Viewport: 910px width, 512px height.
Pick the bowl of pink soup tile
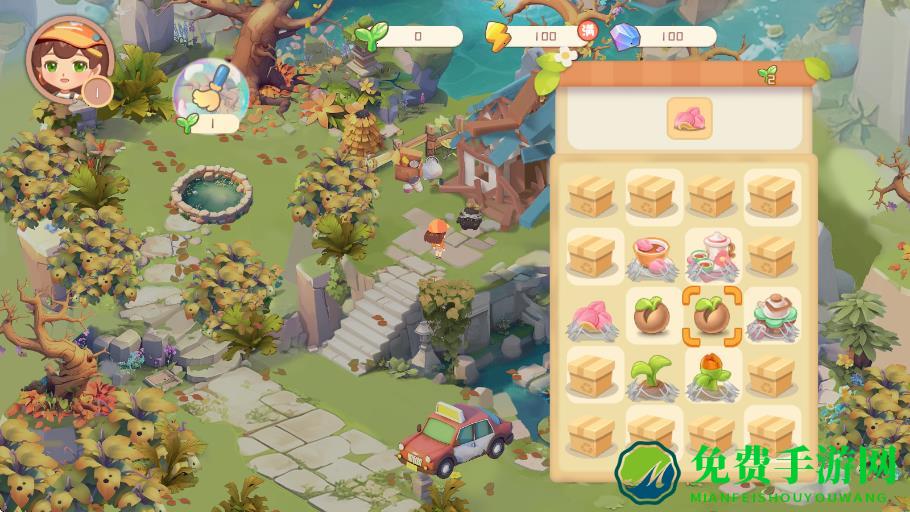coord(654,257)
